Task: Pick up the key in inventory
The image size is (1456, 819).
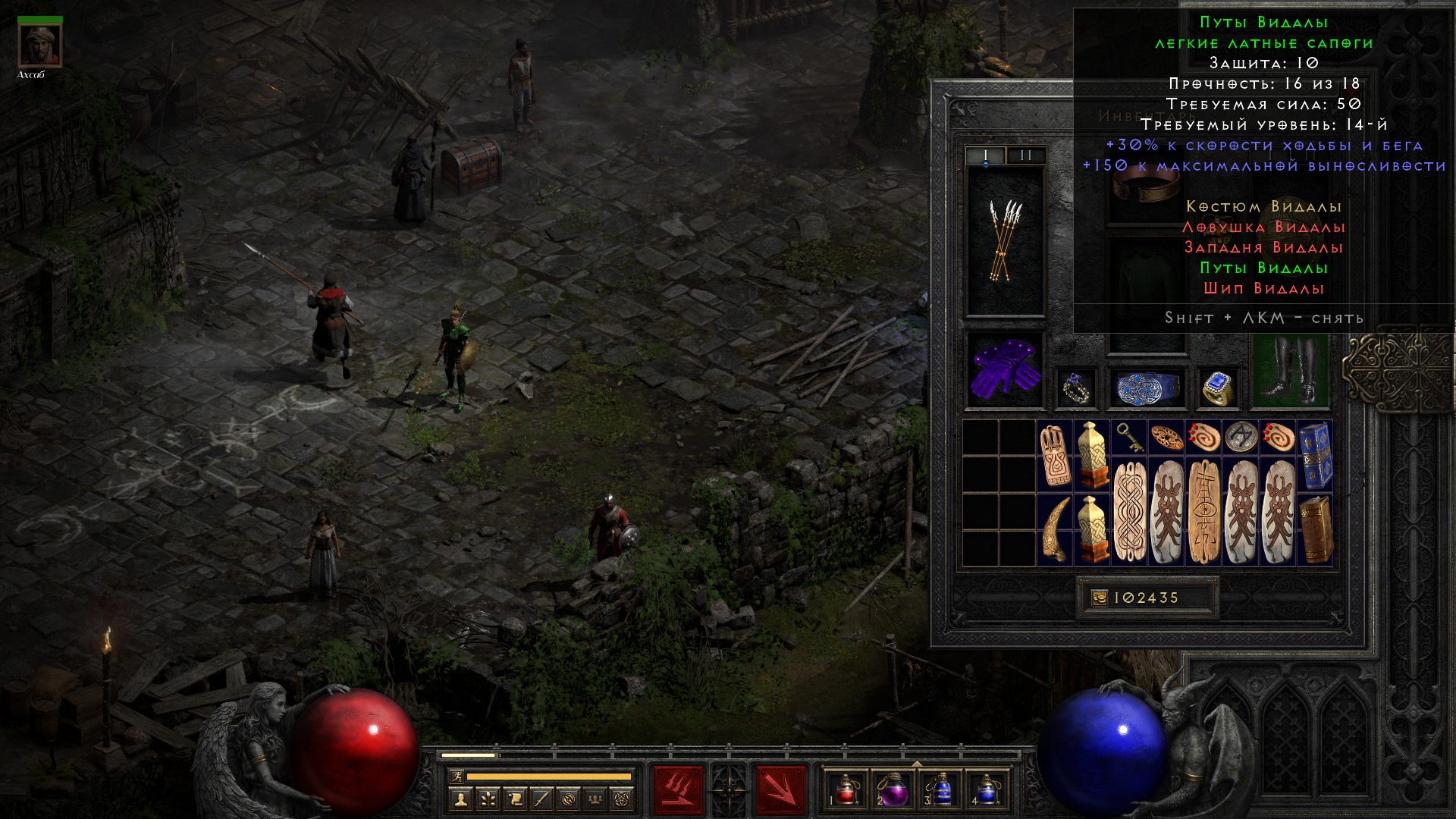Action: point(1128,437)
